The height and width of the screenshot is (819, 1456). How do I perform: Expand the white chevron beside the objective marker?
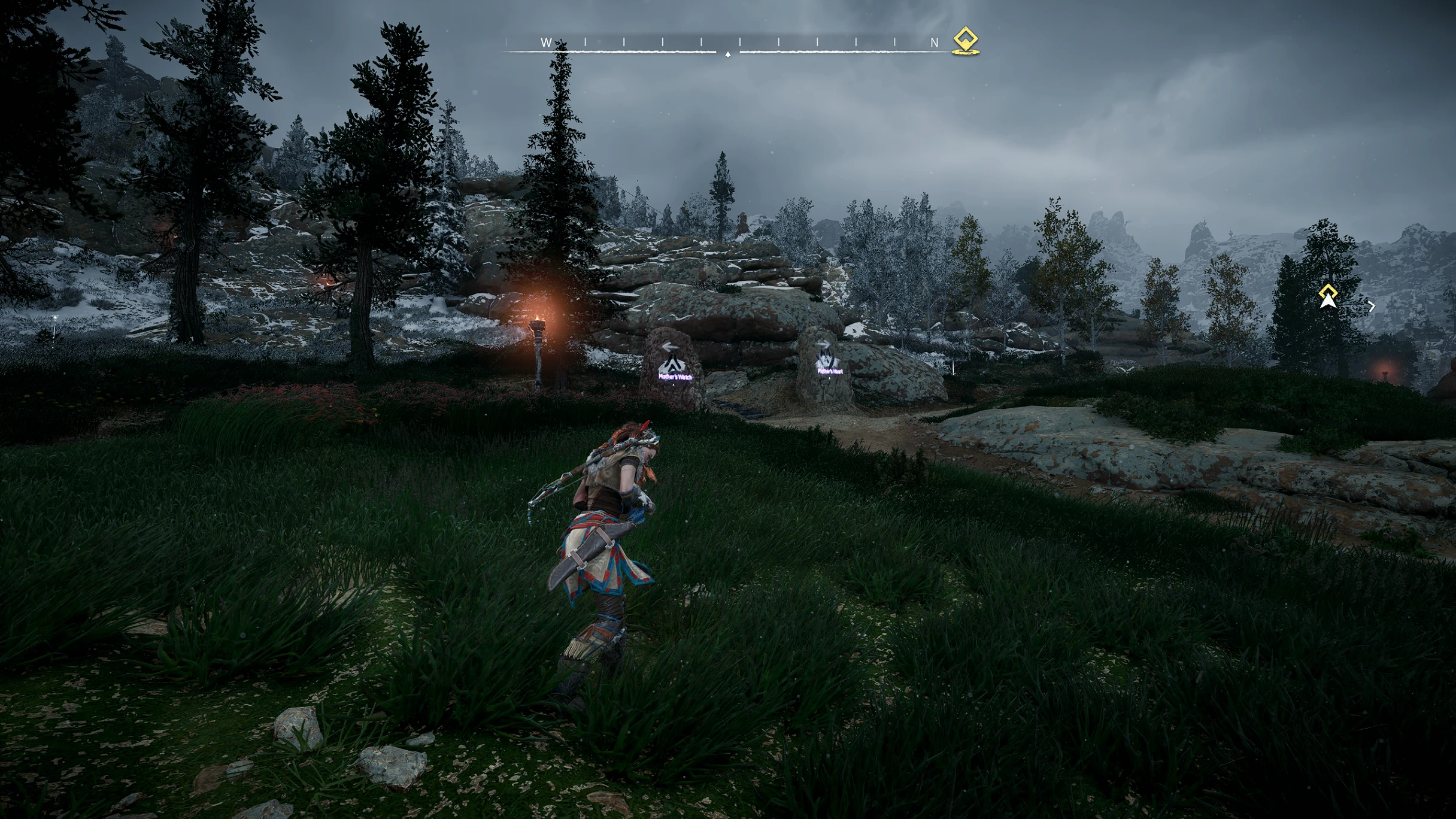pos(1372,307)
